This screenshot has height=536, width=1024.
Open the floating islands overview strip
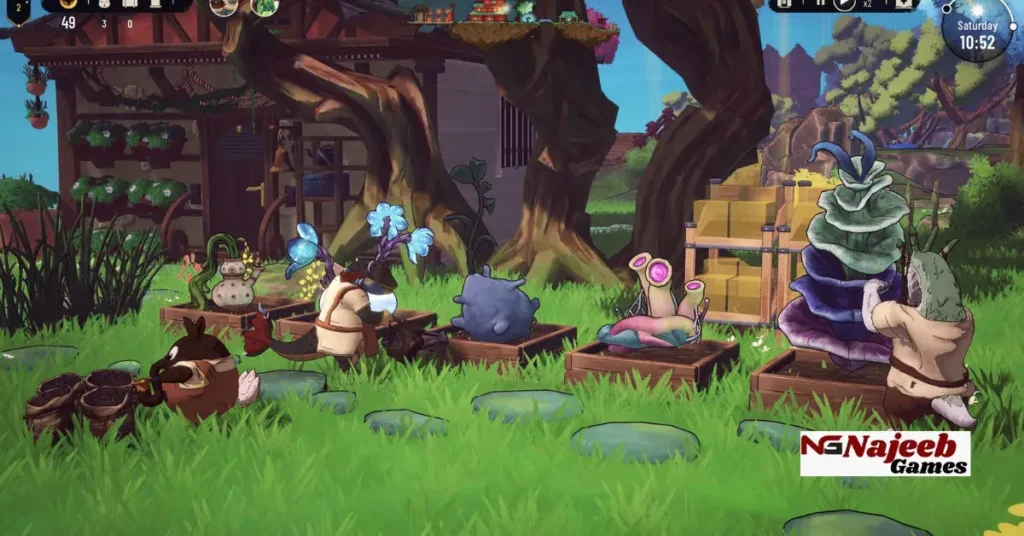click(x=500, y=12)
